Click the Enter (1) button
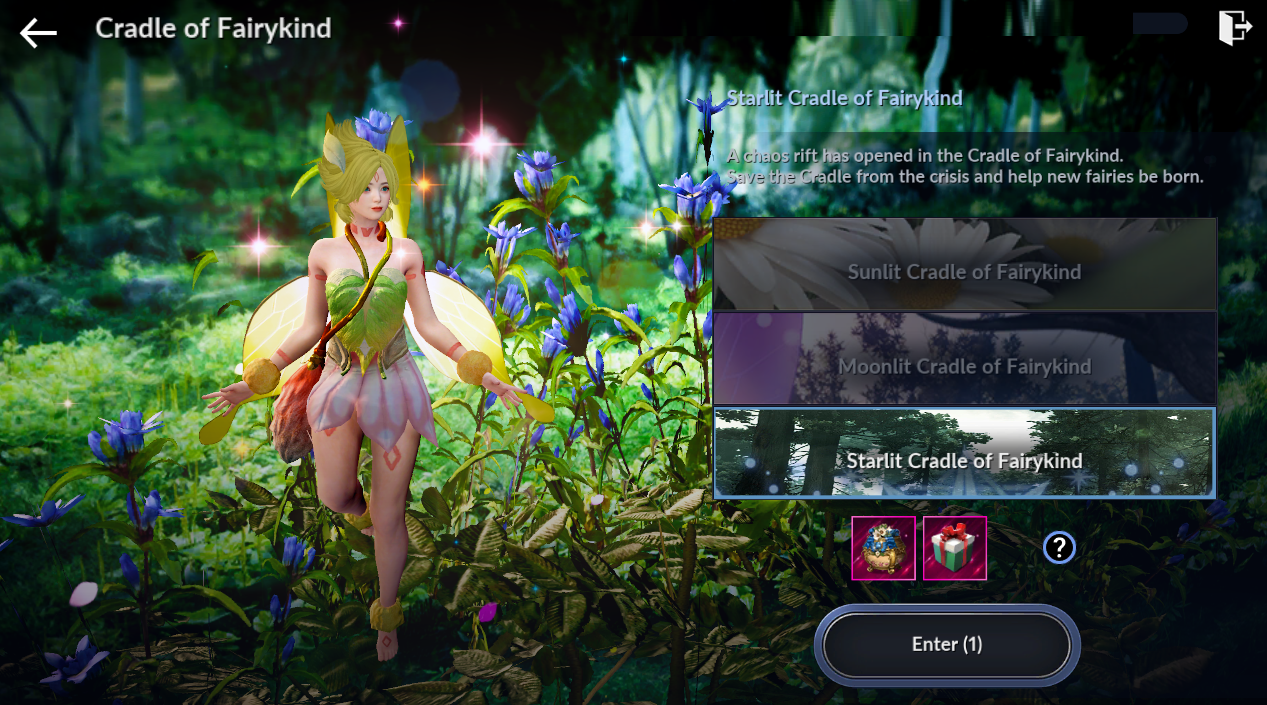The height and width of the screenshot is (705, 1267). click(947, 645)
